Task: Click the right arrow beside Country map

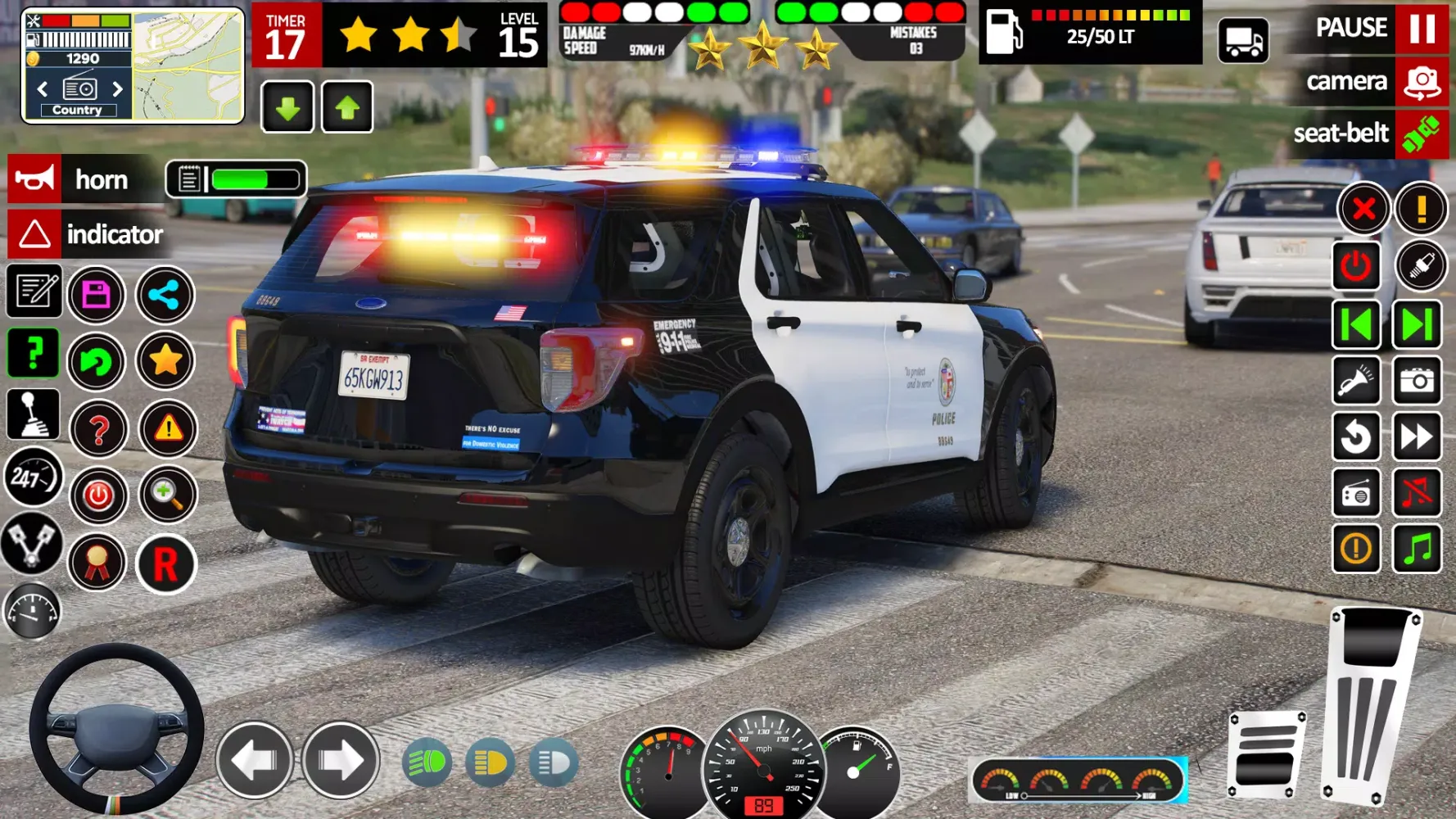Action: (x=117, y=87)
